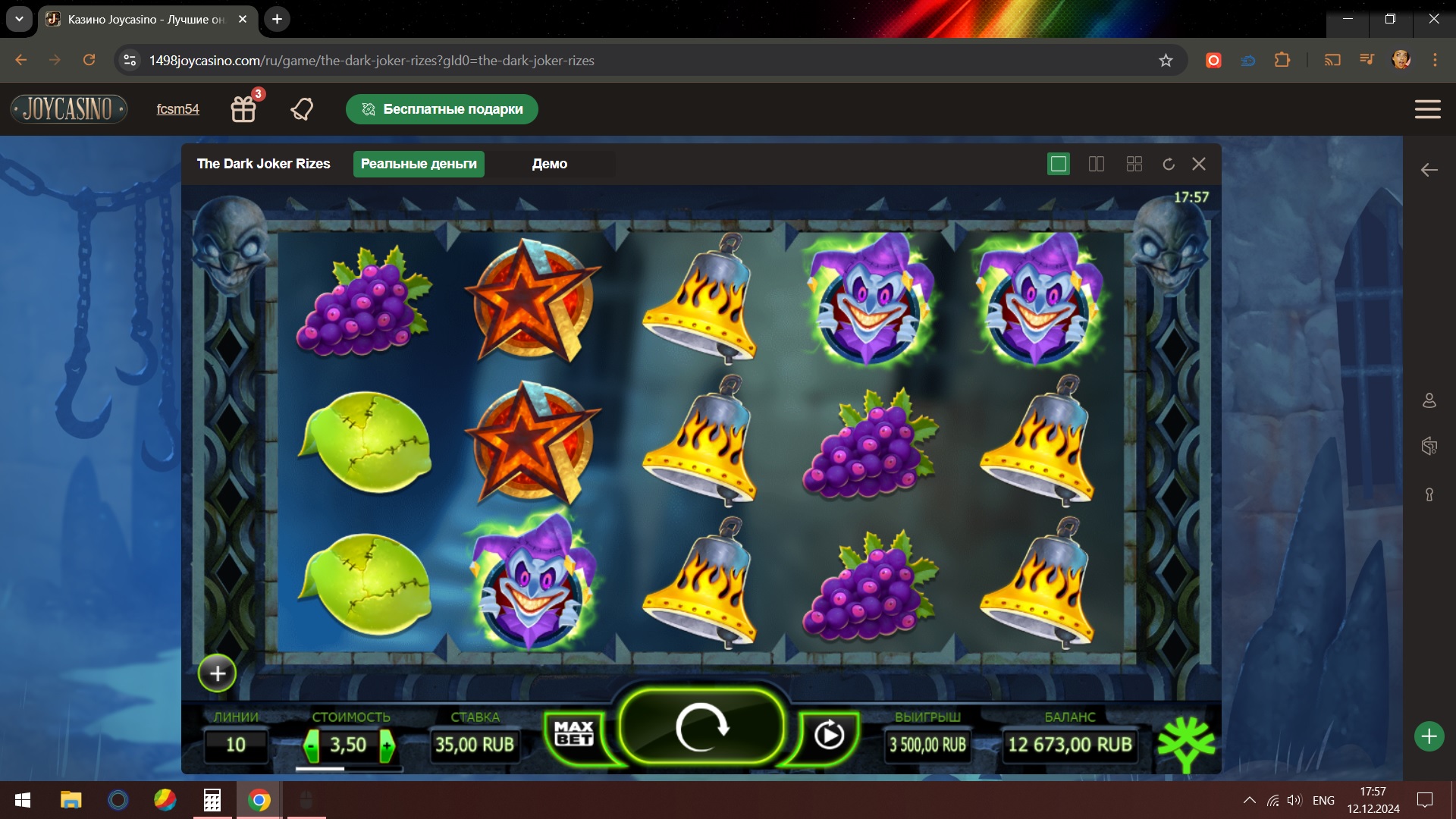Start autoplay with the circular play button
The width and height of the screenshot is (1456, 819).
(828, 734)
